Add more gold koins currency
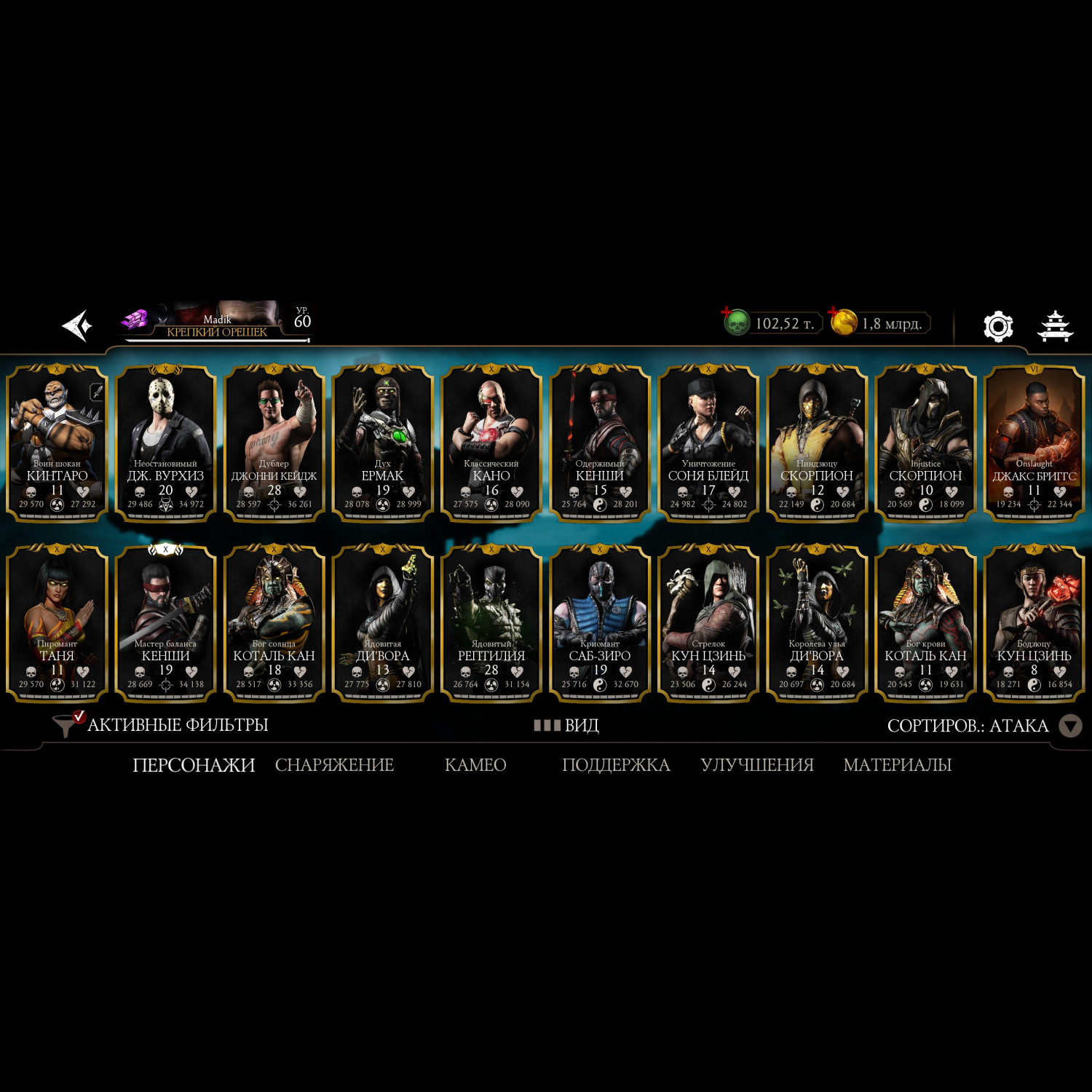 point(842,322)
